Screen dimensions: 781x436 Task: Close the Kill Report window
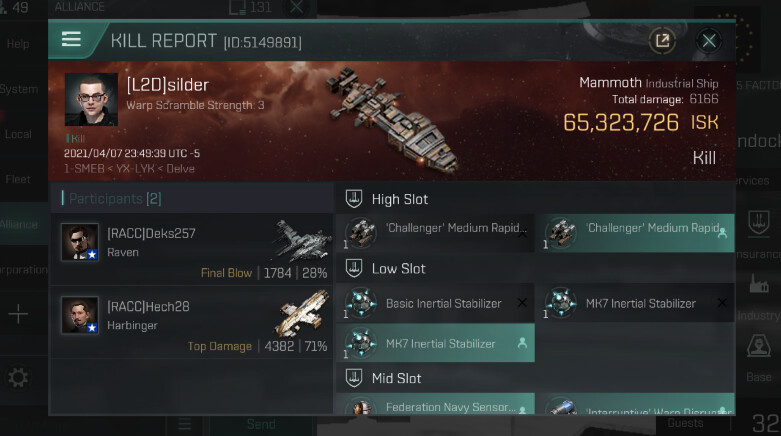[x=709, y=41]
